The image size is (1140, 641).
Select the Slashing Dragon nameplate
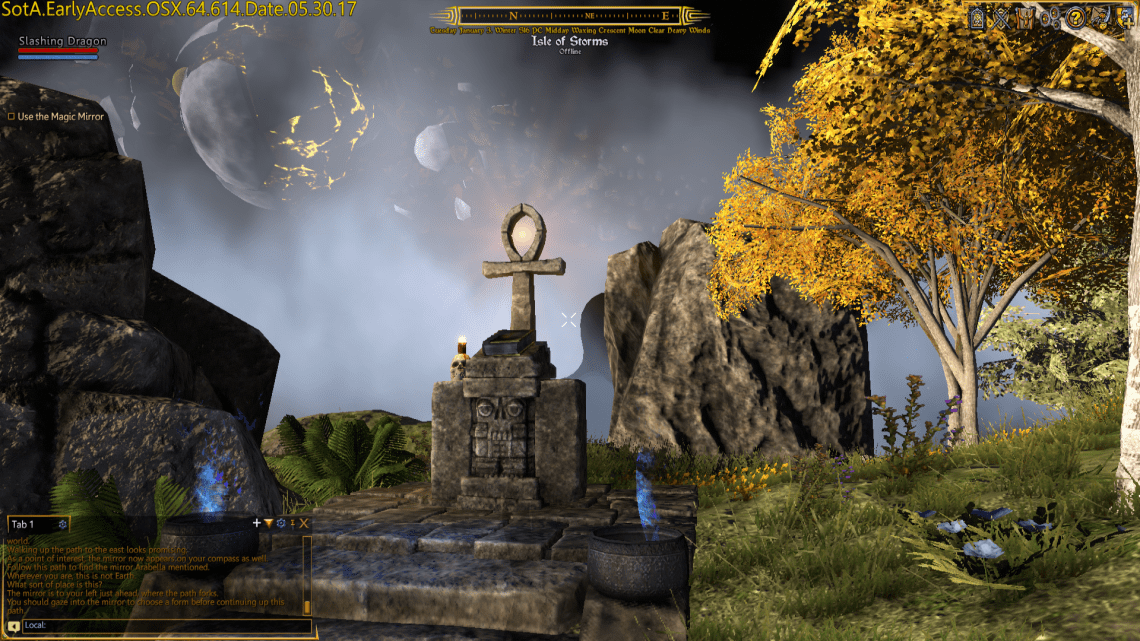coord(62,42)
